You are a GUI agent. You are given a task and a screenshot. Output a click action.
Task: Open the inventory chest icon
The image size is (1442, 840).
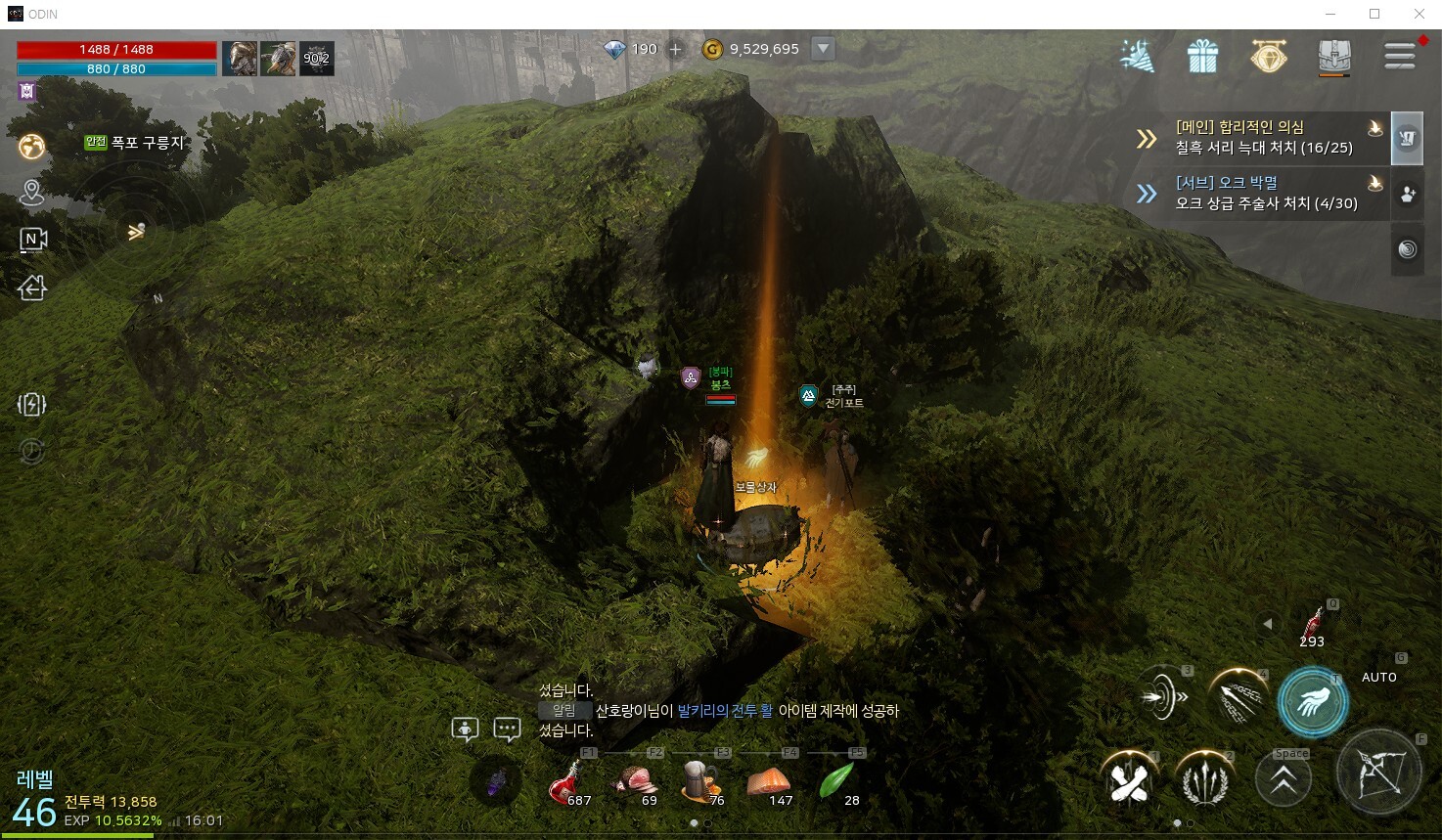(x=1334, y=56)
